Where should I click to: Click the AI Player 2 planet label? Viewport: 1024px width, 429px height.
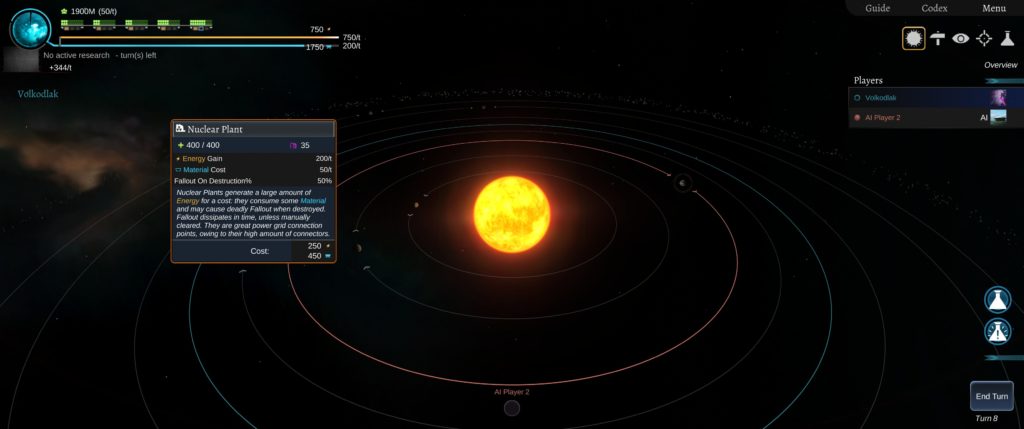coord(511,392)
